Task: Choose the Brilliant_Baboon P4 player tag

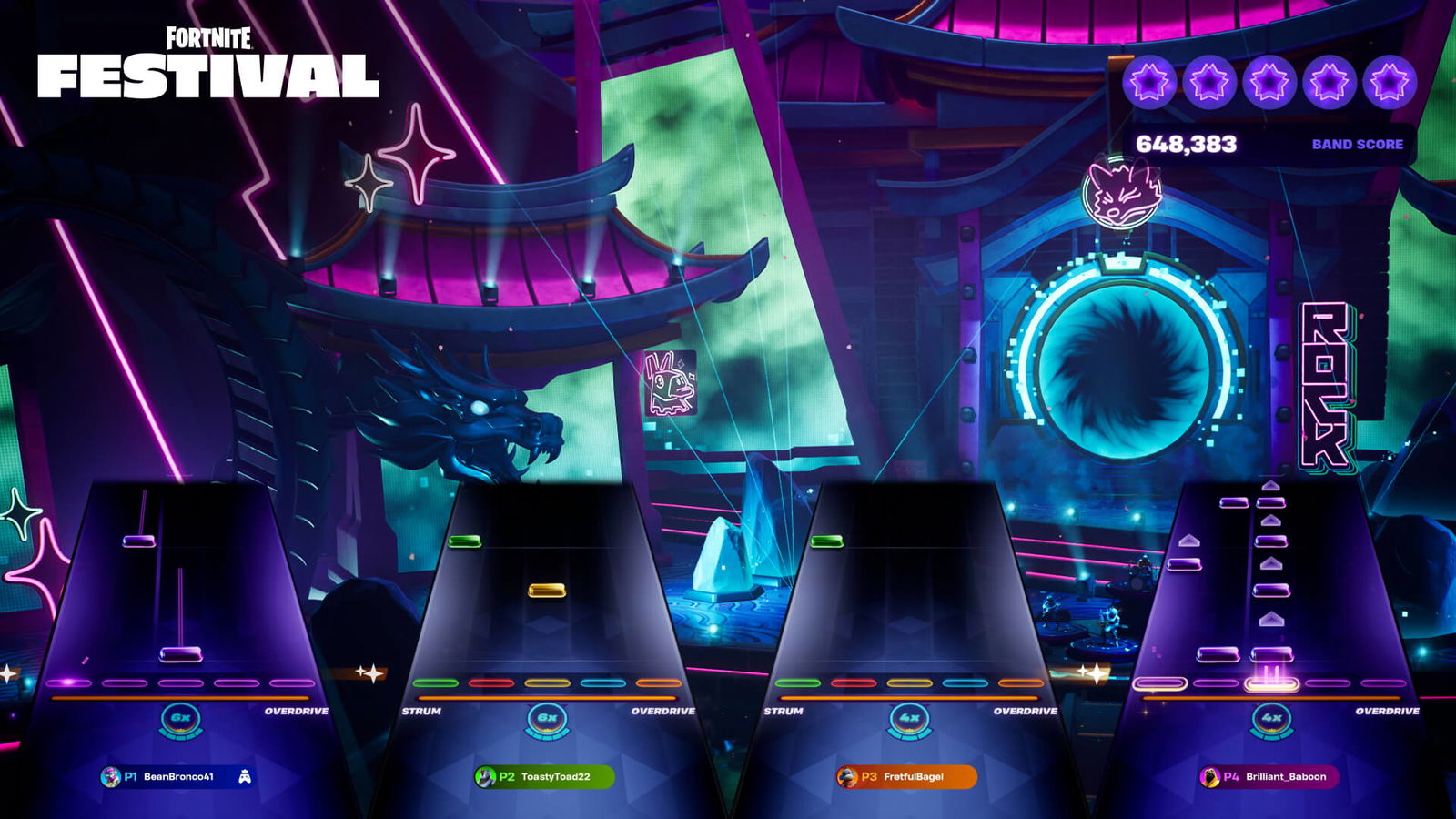Action: [x=1268, y=777]
